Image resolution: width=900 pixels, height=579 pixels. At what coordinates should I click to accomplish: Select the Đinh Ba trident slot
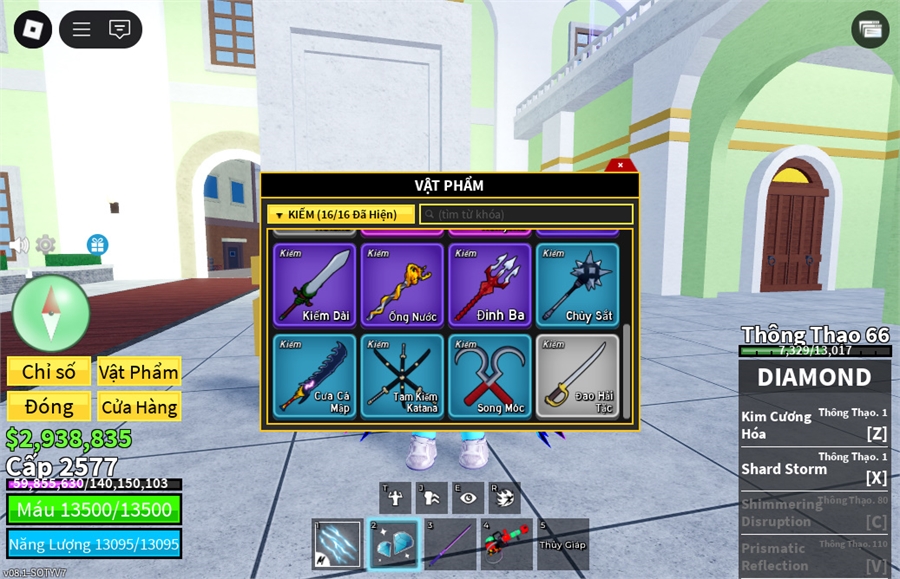point(489,285)
